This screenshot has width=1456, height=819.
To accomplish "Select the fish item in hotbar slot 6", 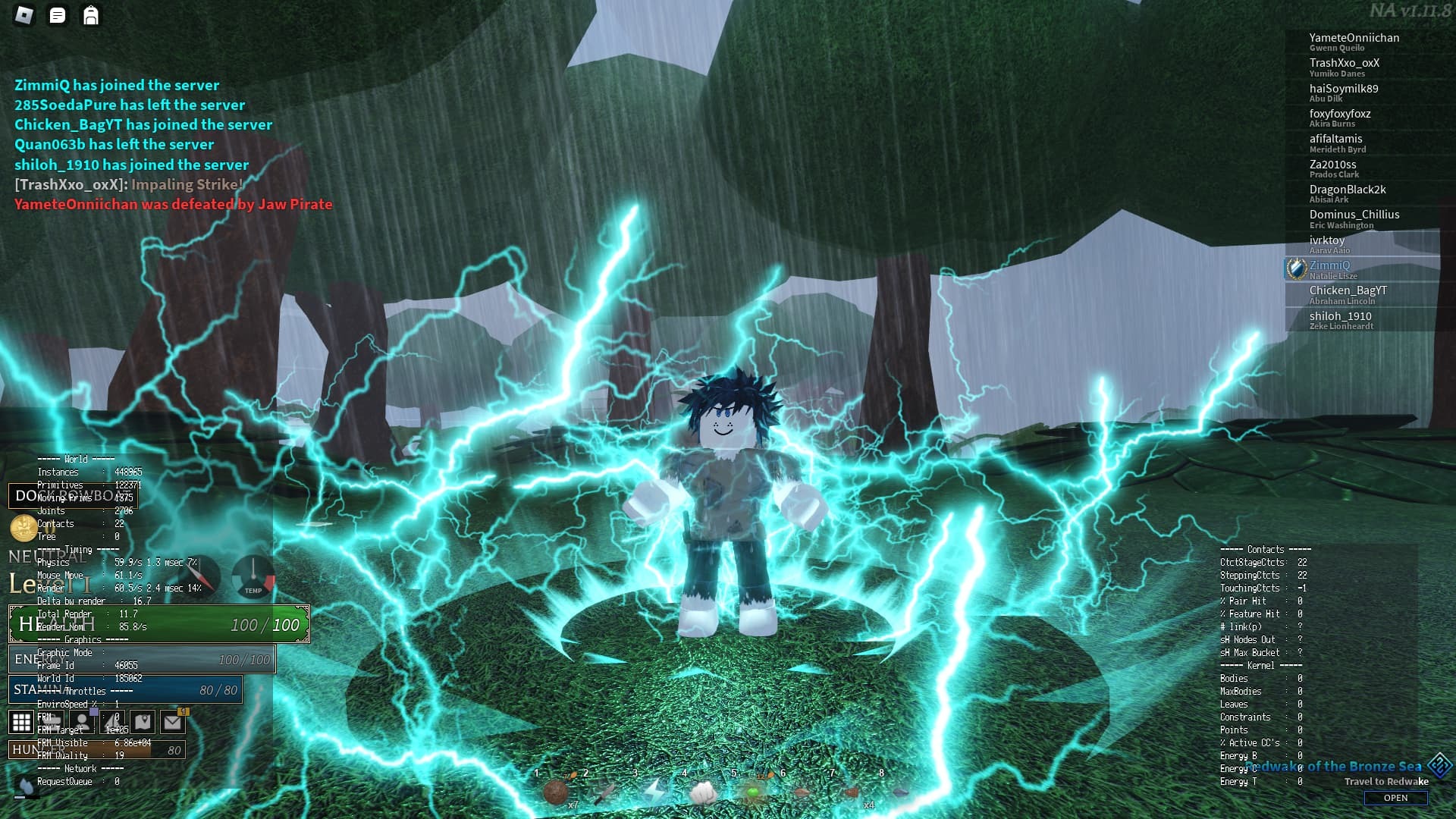I will [x=802, y=793].
